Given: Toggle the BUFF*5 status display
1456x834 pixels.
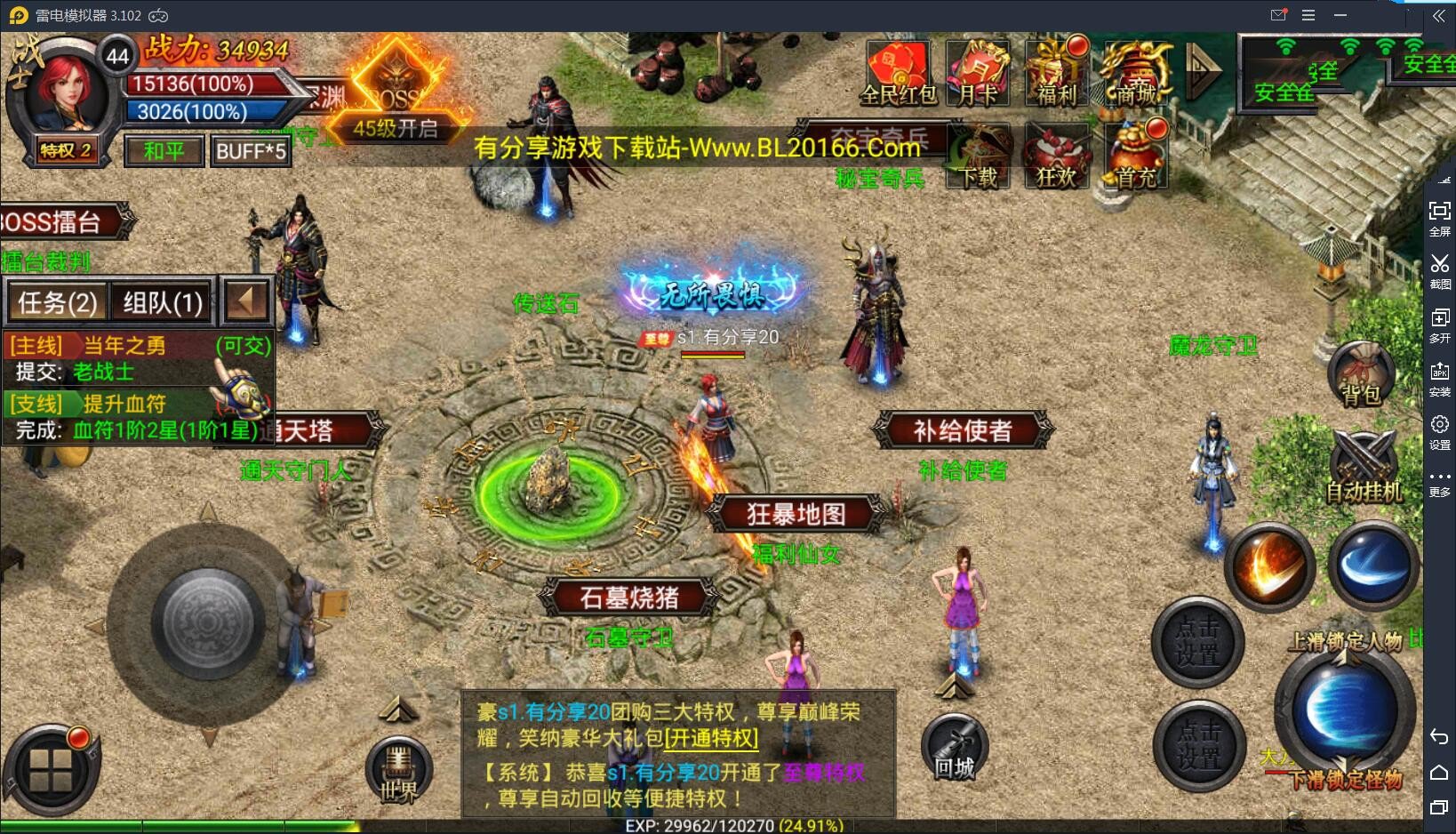Looking at the screenshot, I should click(x=252, y=150).
